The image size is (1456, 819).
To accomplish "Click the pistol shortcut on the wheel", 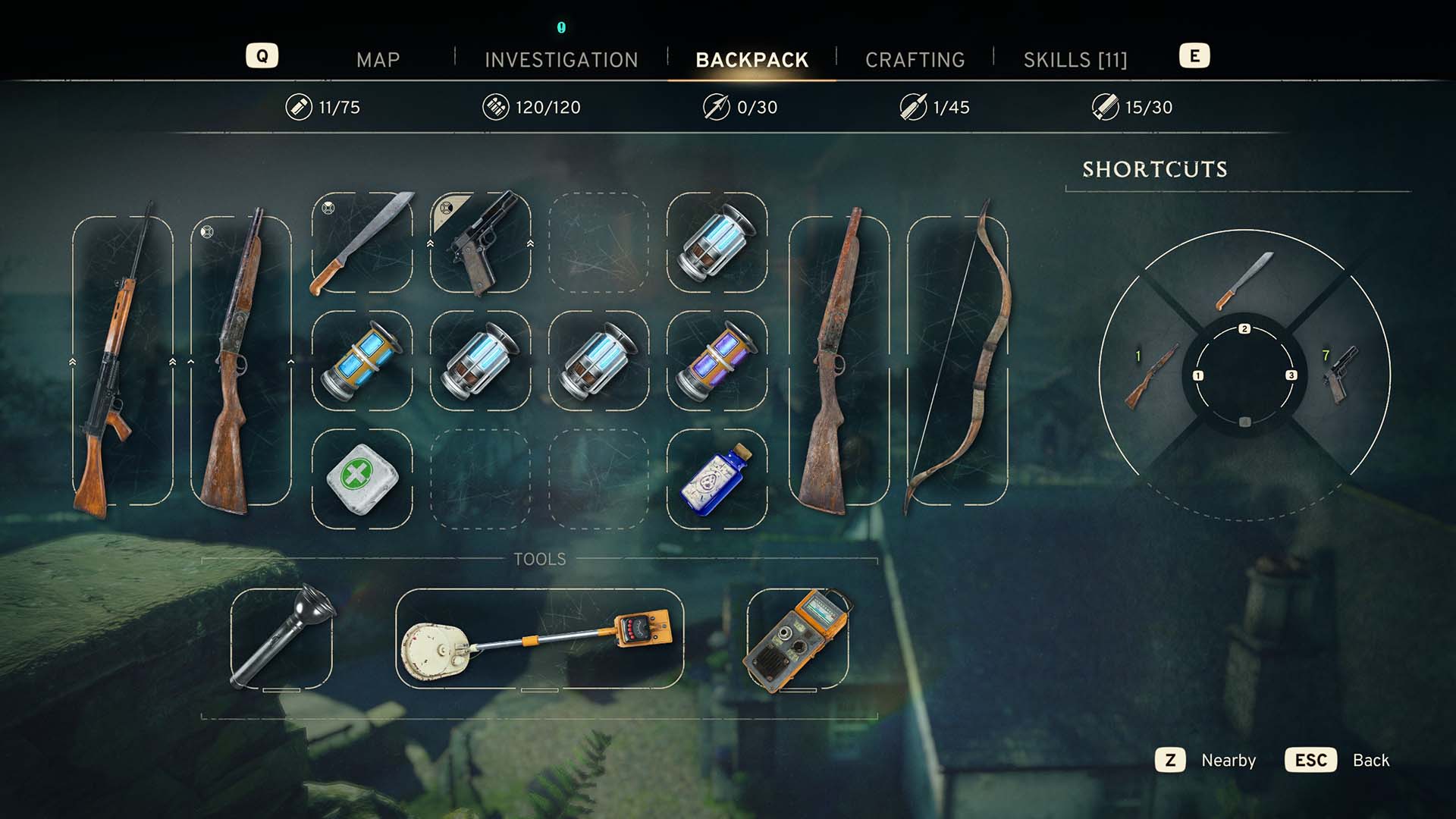I will point(1341,375).
